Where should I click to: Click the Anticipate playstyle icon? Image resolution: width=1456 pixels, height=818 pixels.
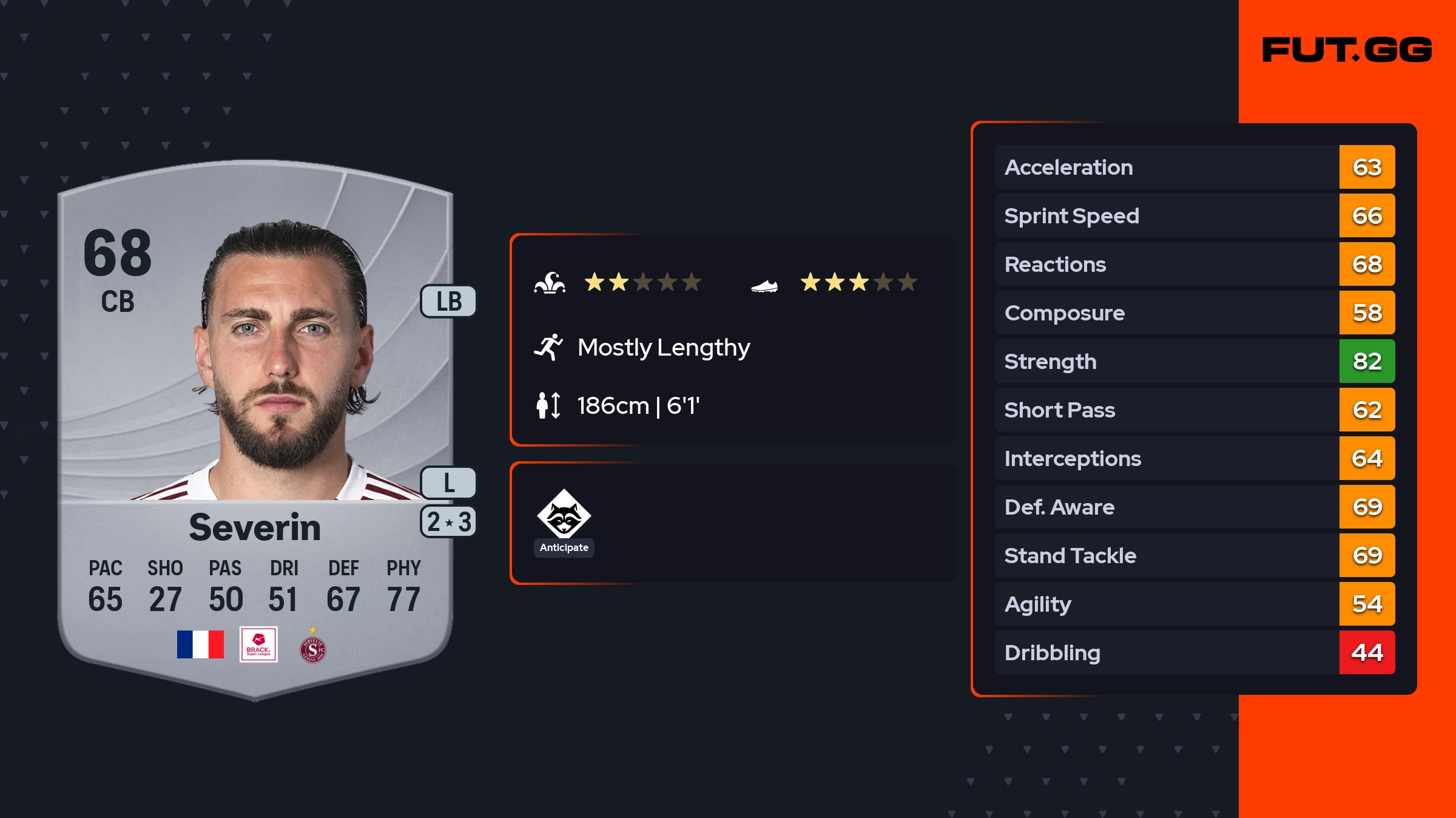click(564, 515)
